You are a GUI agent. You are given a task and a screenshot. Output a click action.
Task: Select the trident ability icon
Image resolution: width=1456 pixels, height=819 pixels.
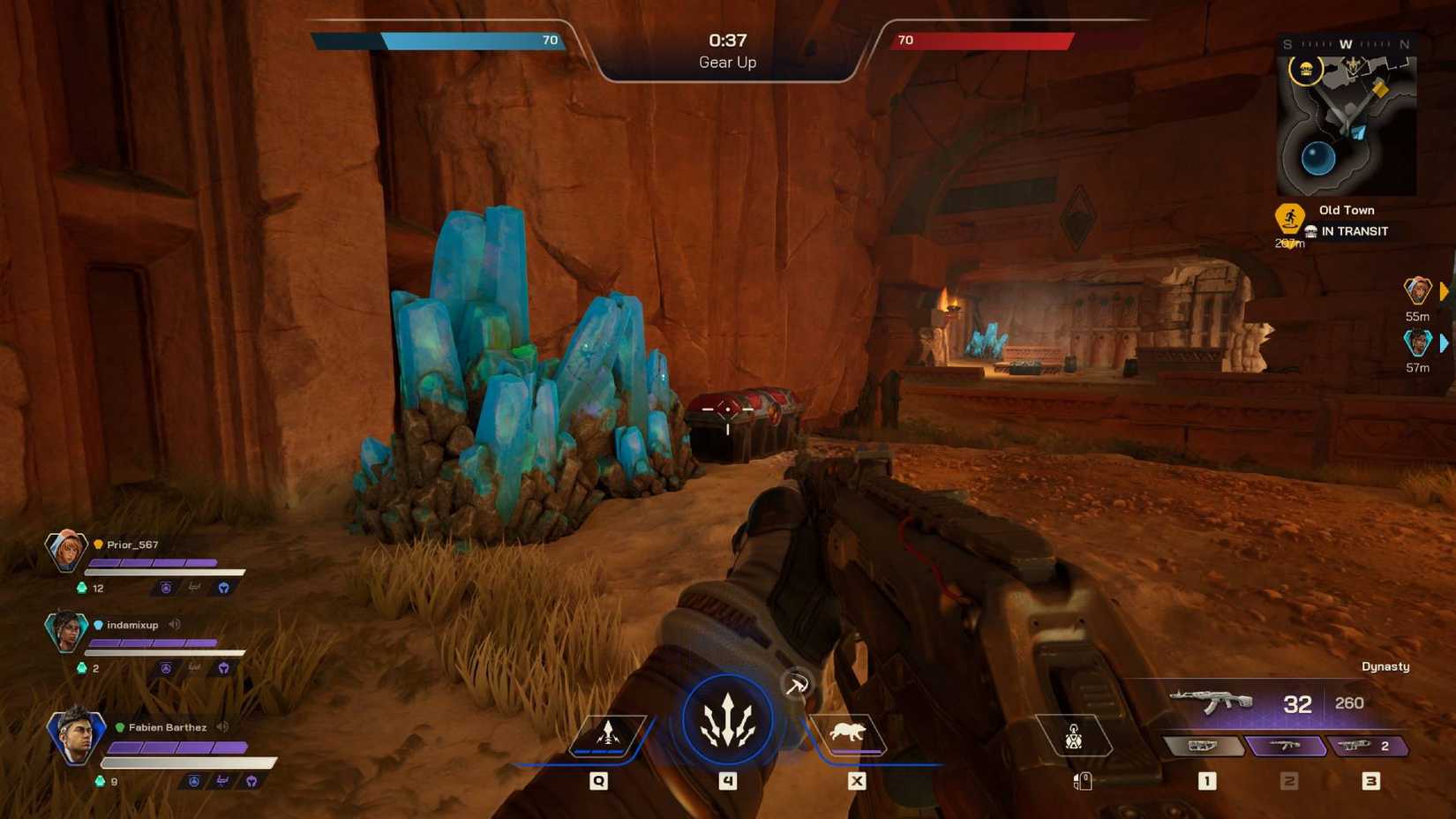pos(727,719)
